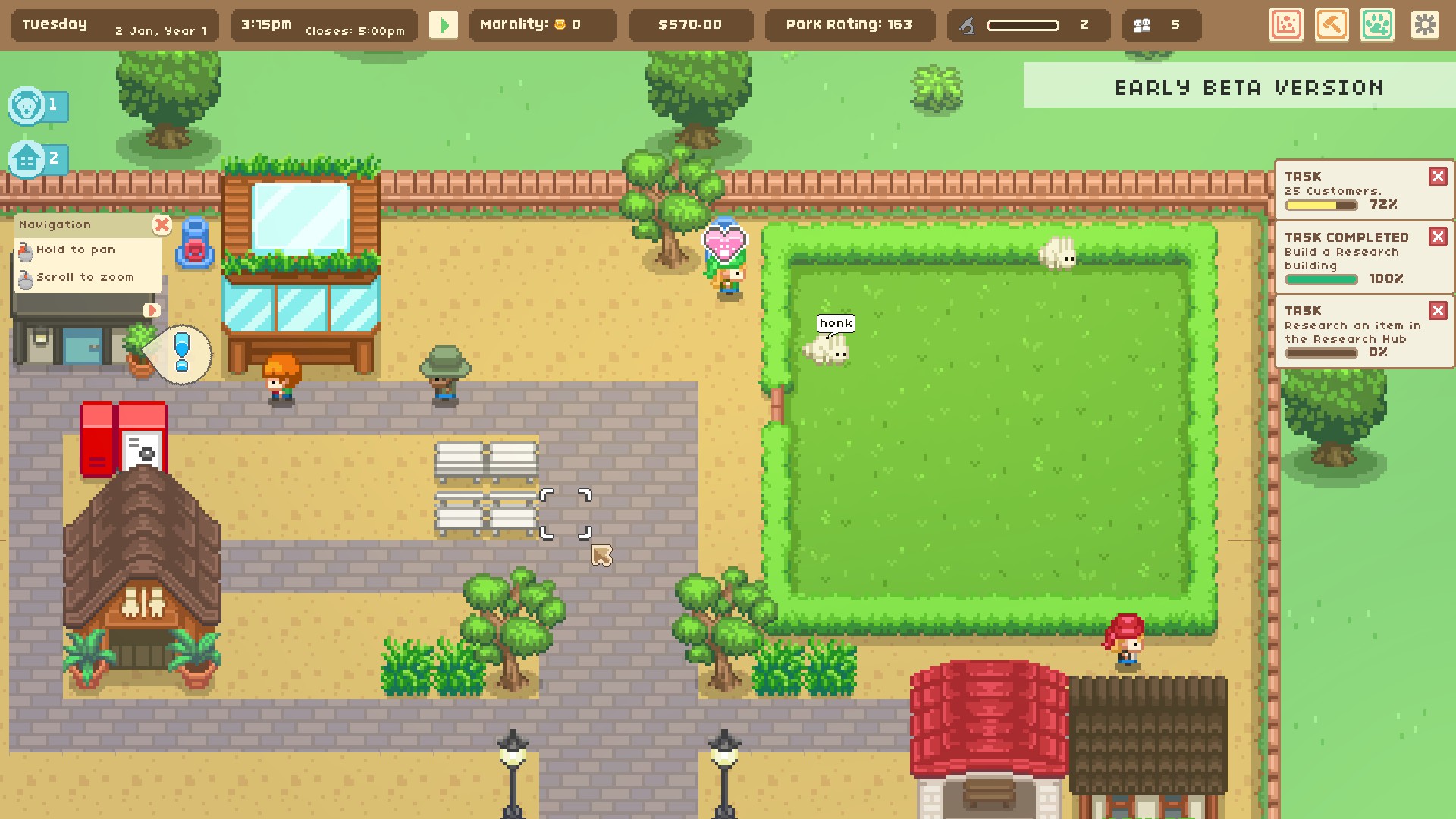Click the customers icon showing 5 visitors
This screenshot has width=1456, height=819.
point(1145,24)
